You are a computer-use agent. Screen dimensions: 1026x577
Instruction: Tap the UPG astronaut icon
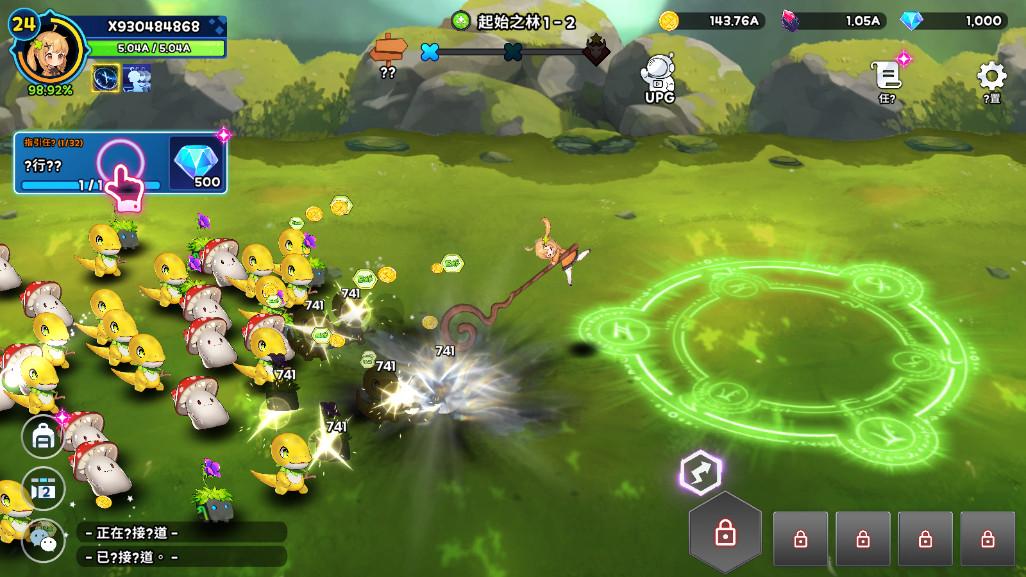click(659, 76)
